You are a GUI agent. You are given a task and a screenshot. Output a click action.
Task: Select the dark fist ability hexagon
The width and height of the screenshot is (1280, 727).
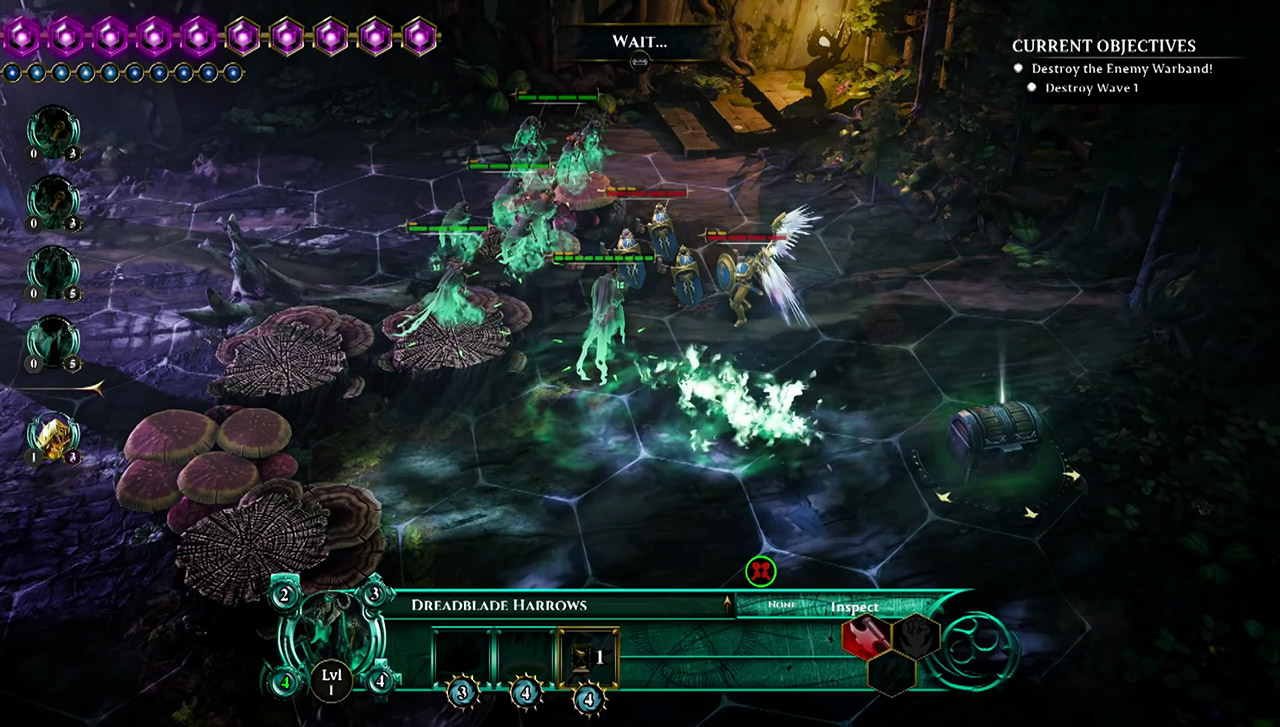click(915, 636)
